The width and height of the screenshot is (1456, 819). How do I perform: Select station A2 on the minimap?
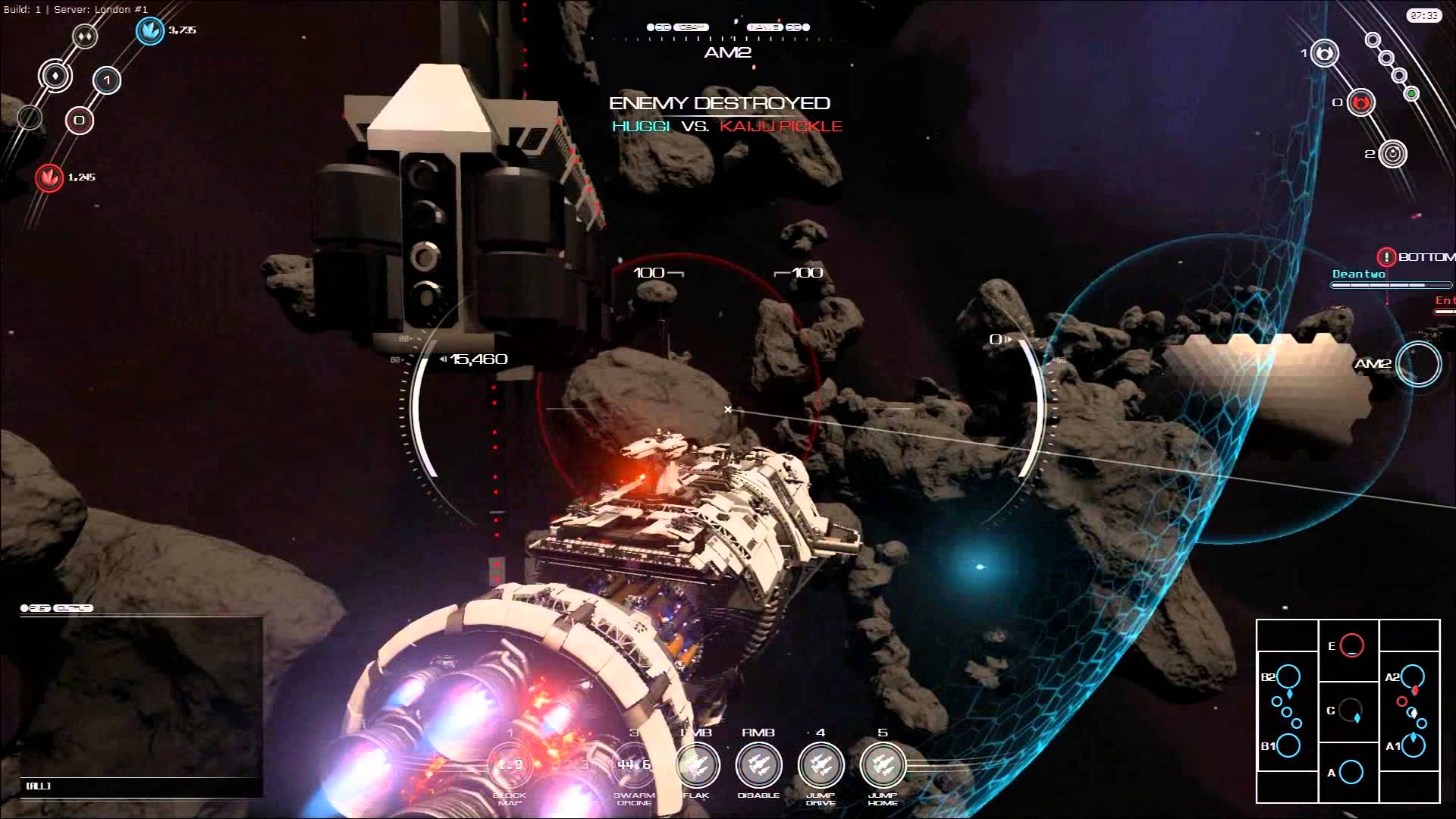point(1413,676)
